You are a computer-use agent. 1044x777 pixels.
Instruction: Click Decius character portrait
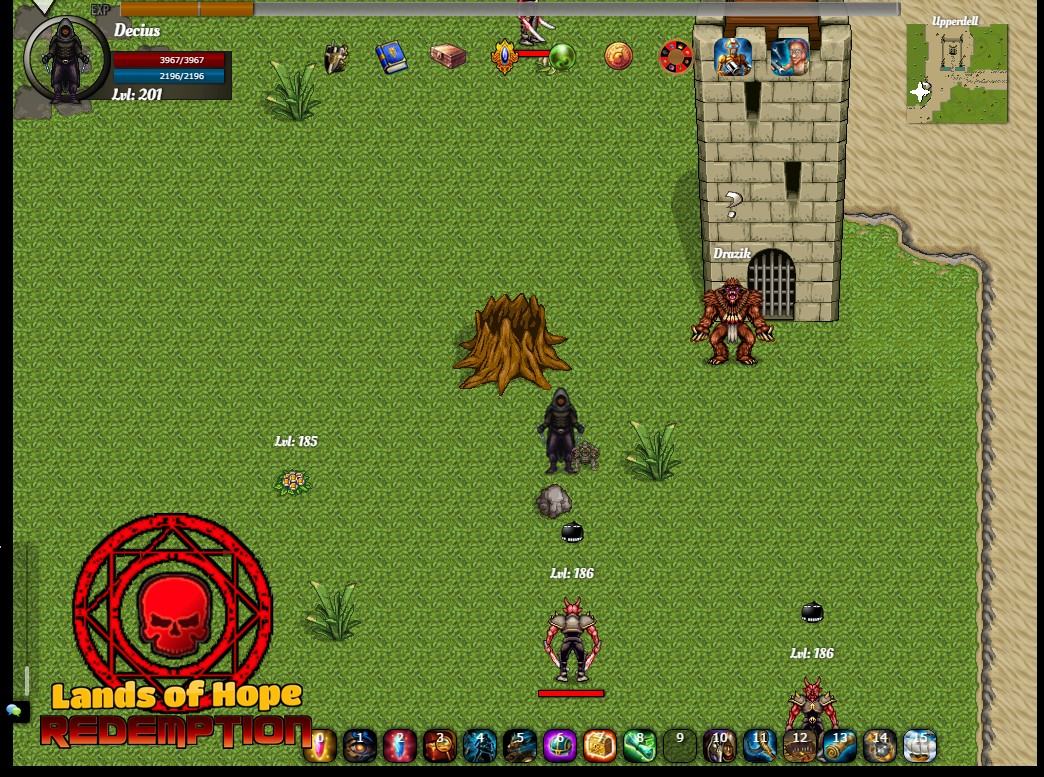click(66, 60)
